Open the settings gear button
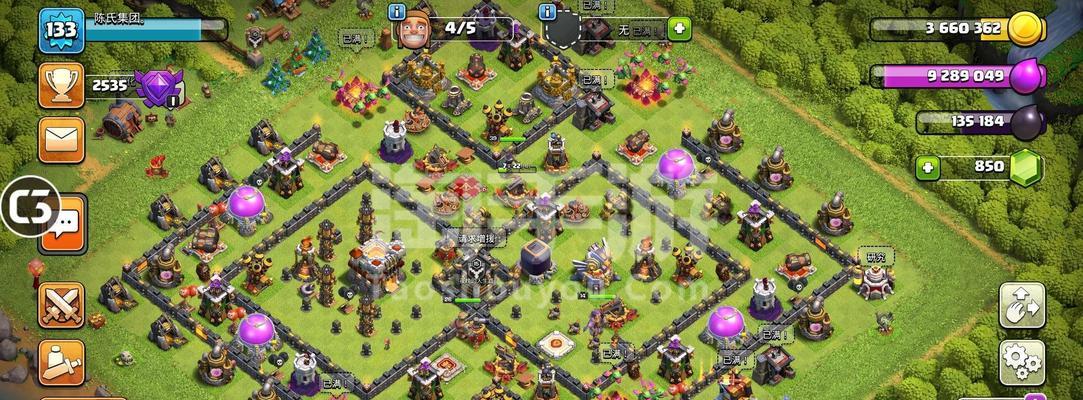This screenshot has height=400, width=1083. [x=1022, y=362]
